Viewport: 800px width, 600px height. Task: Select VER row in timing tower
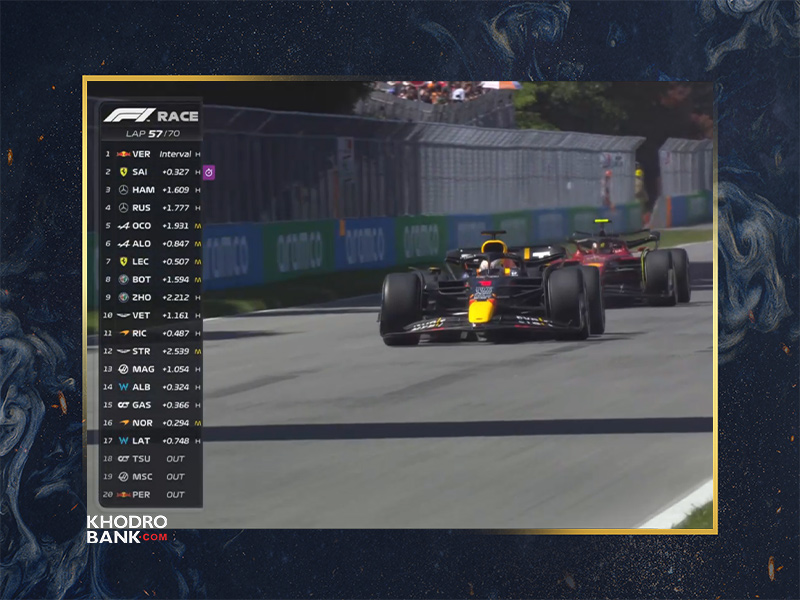pyautogui.click(x=152, y=154)
